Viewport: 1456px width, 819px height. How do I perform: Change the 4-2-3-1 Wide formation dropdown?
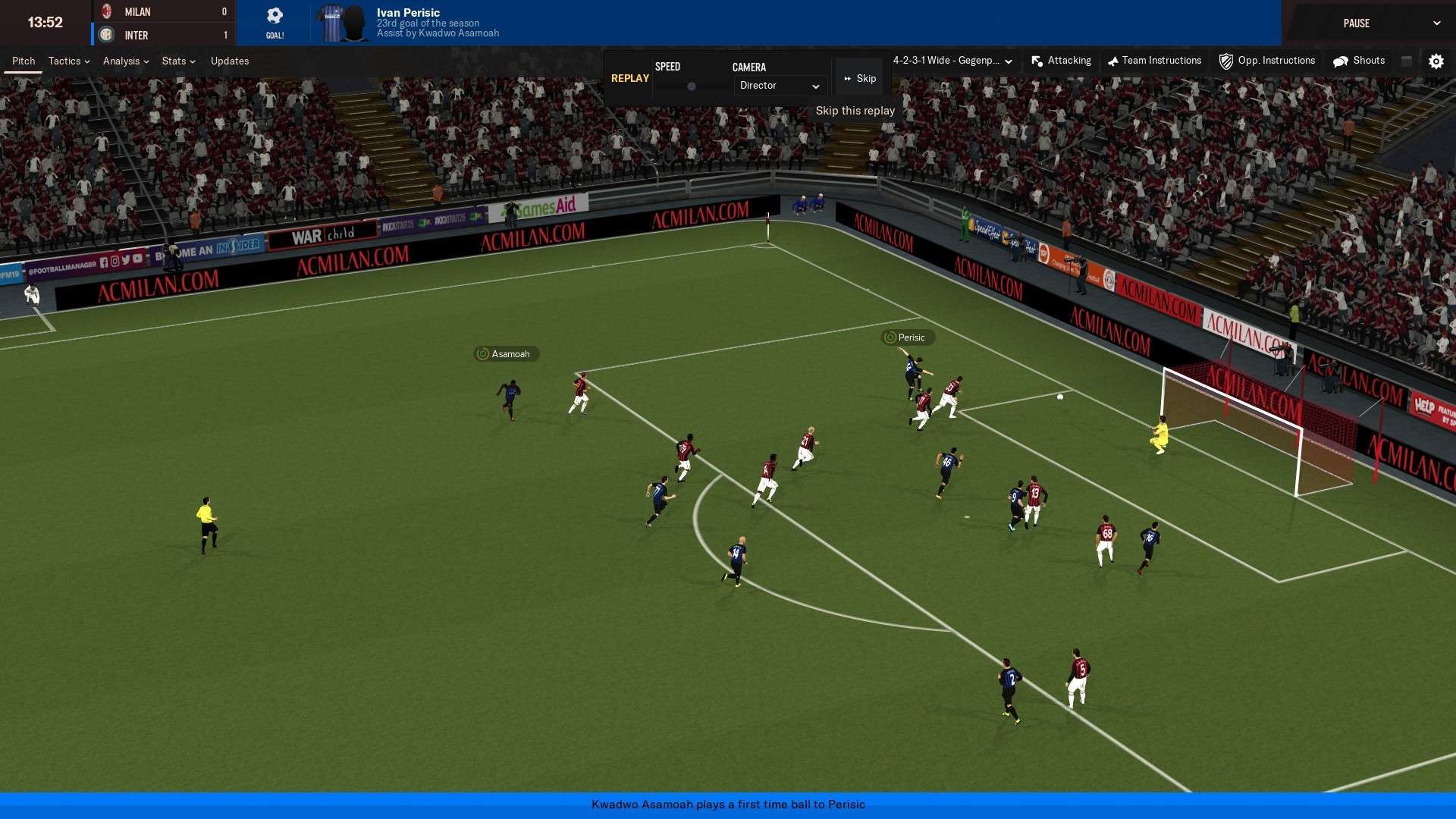[952, 61]
